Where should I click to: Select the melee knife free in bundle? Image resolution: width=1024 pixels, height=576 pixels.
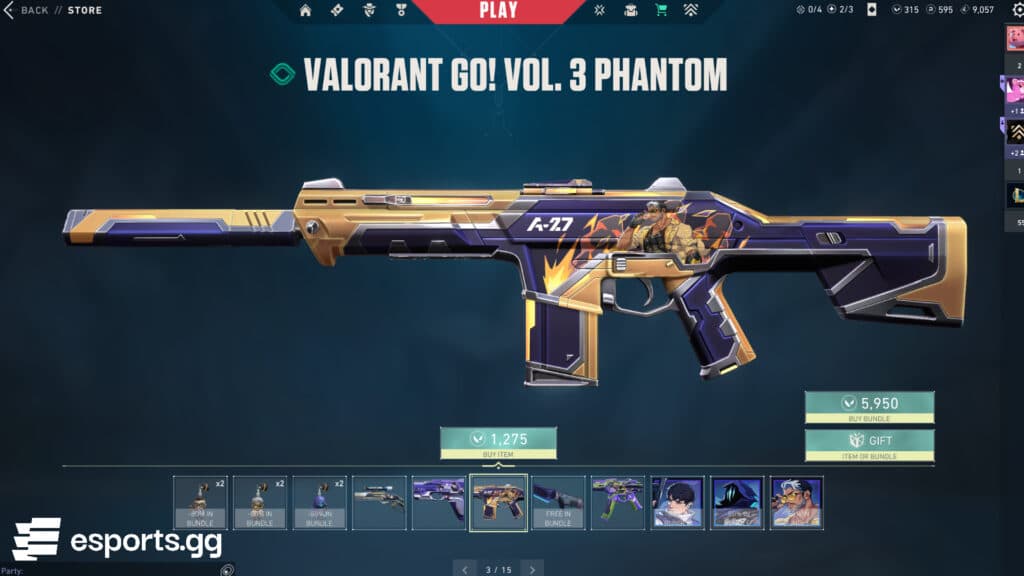tap(558, 502)
